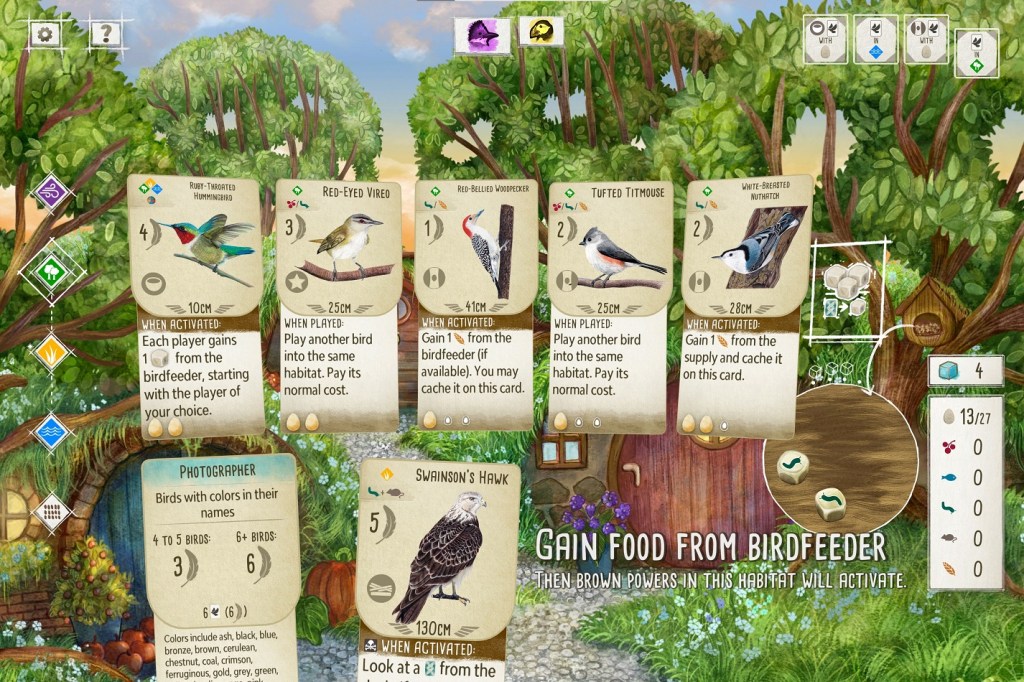Switch to the green forest habitat

(52, 271)
